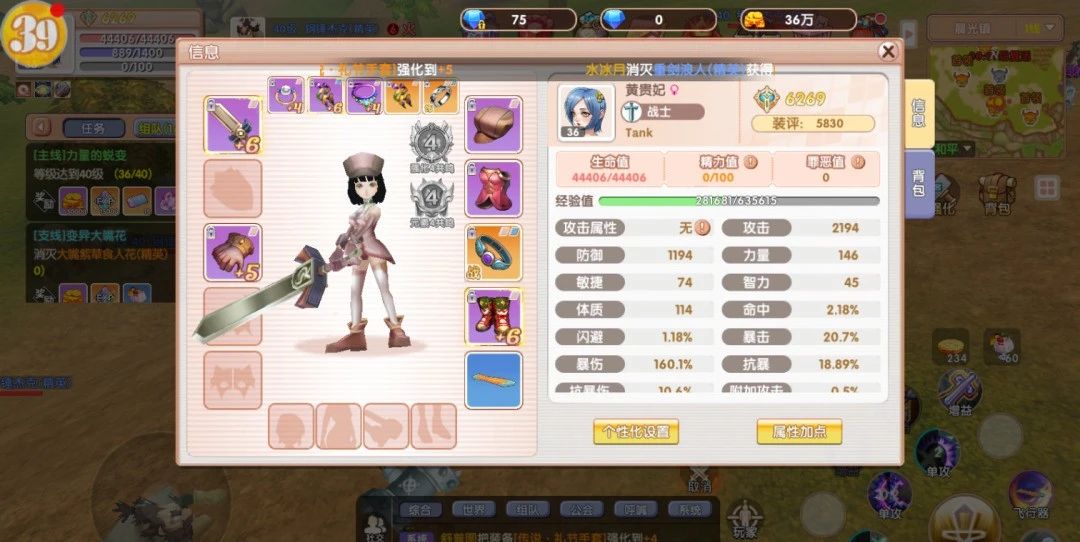Select the equipped gloves +5 slot
Viewport: 1080px width, 542px height.
pyautogui.click(x=233, y=253)
